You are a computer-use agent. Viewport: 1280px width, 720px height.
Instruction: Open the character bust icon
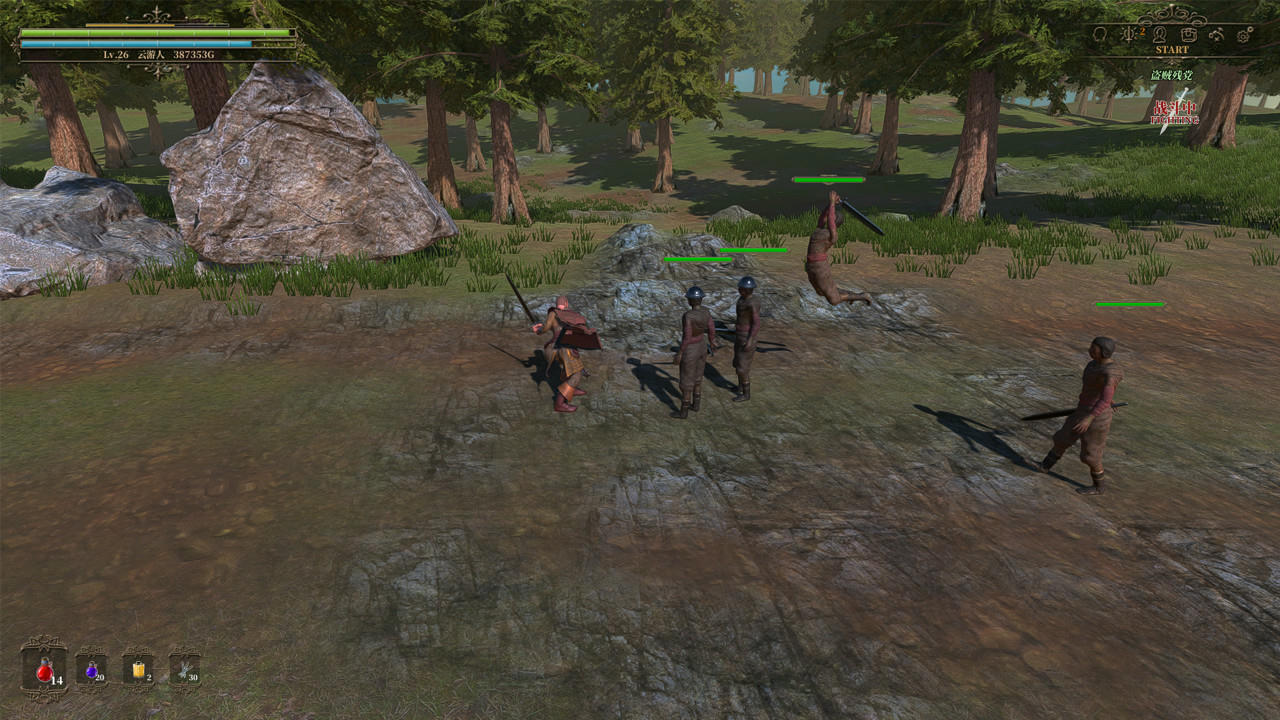click(1160, 35)
